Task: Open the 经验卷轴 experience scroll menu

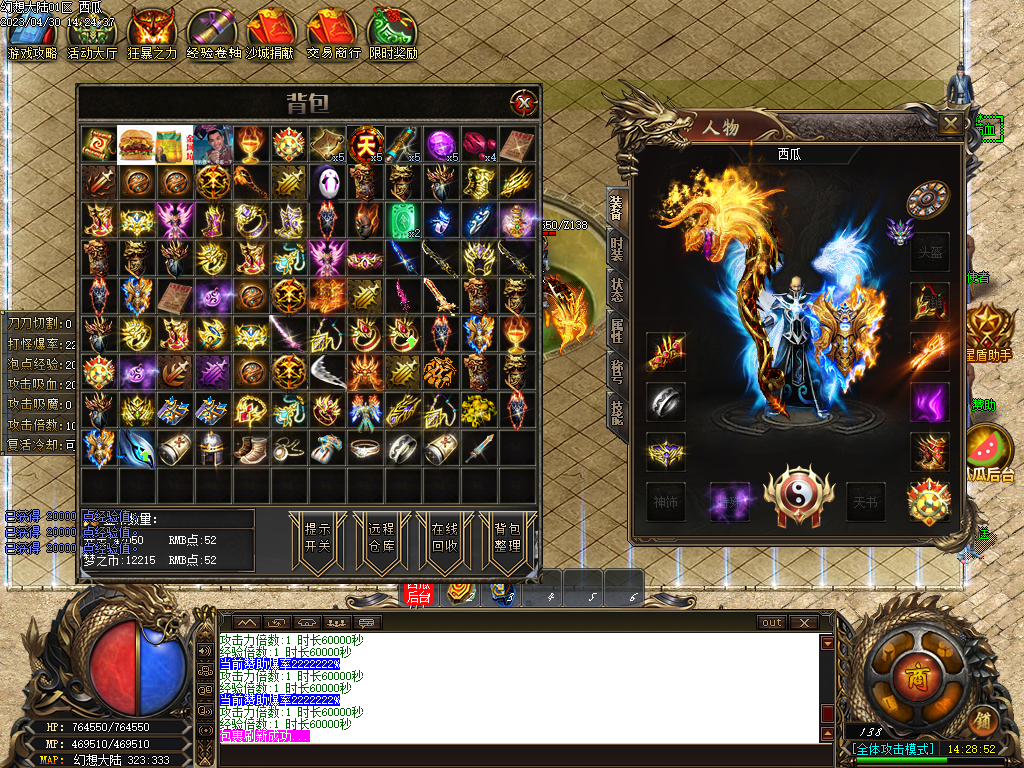Action: [212, 36]
